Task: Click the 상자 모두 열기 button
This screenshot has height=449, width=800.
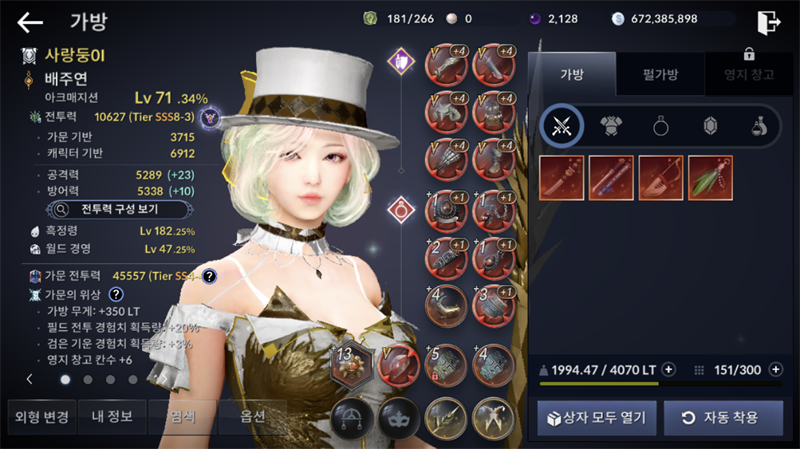Action: tap(597, 417)
